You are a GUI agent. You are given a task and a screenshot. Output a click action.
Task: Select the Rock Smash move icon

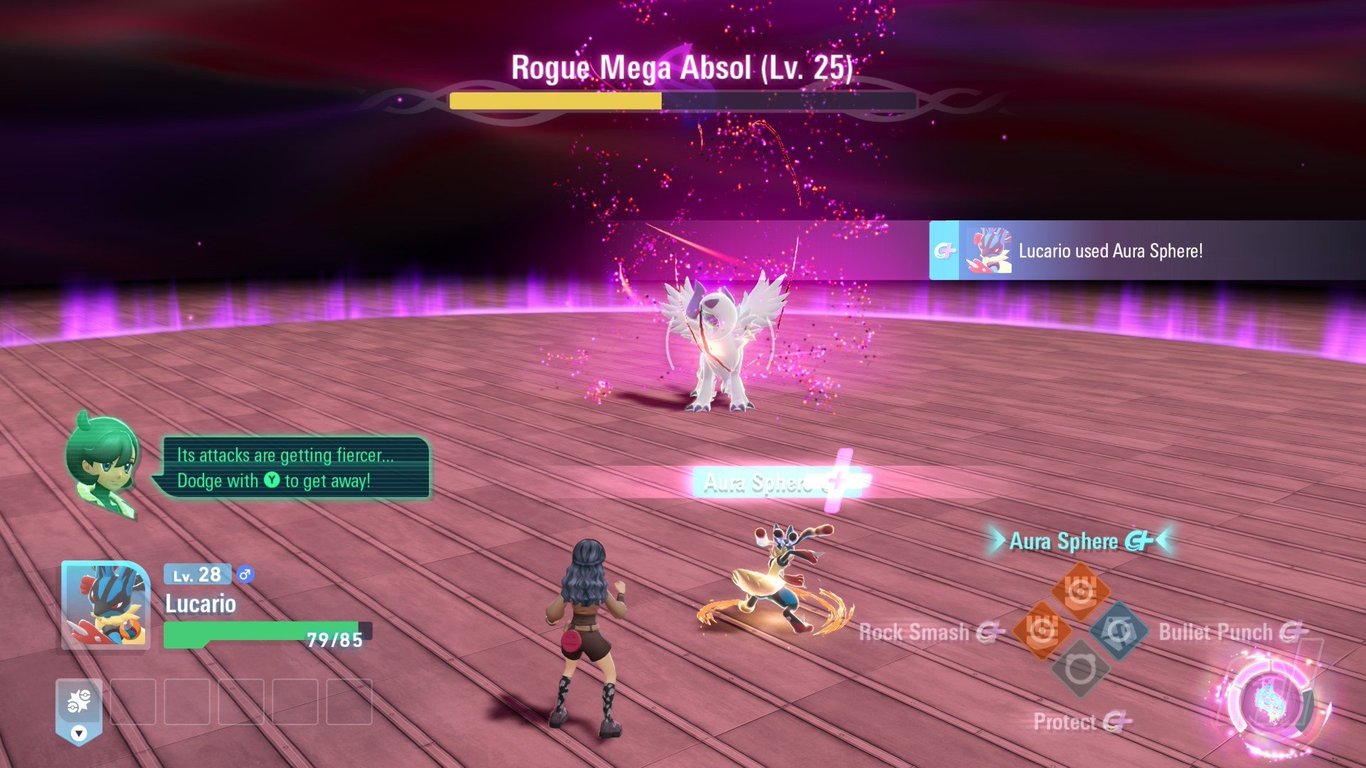click(x=1042, y=631)
